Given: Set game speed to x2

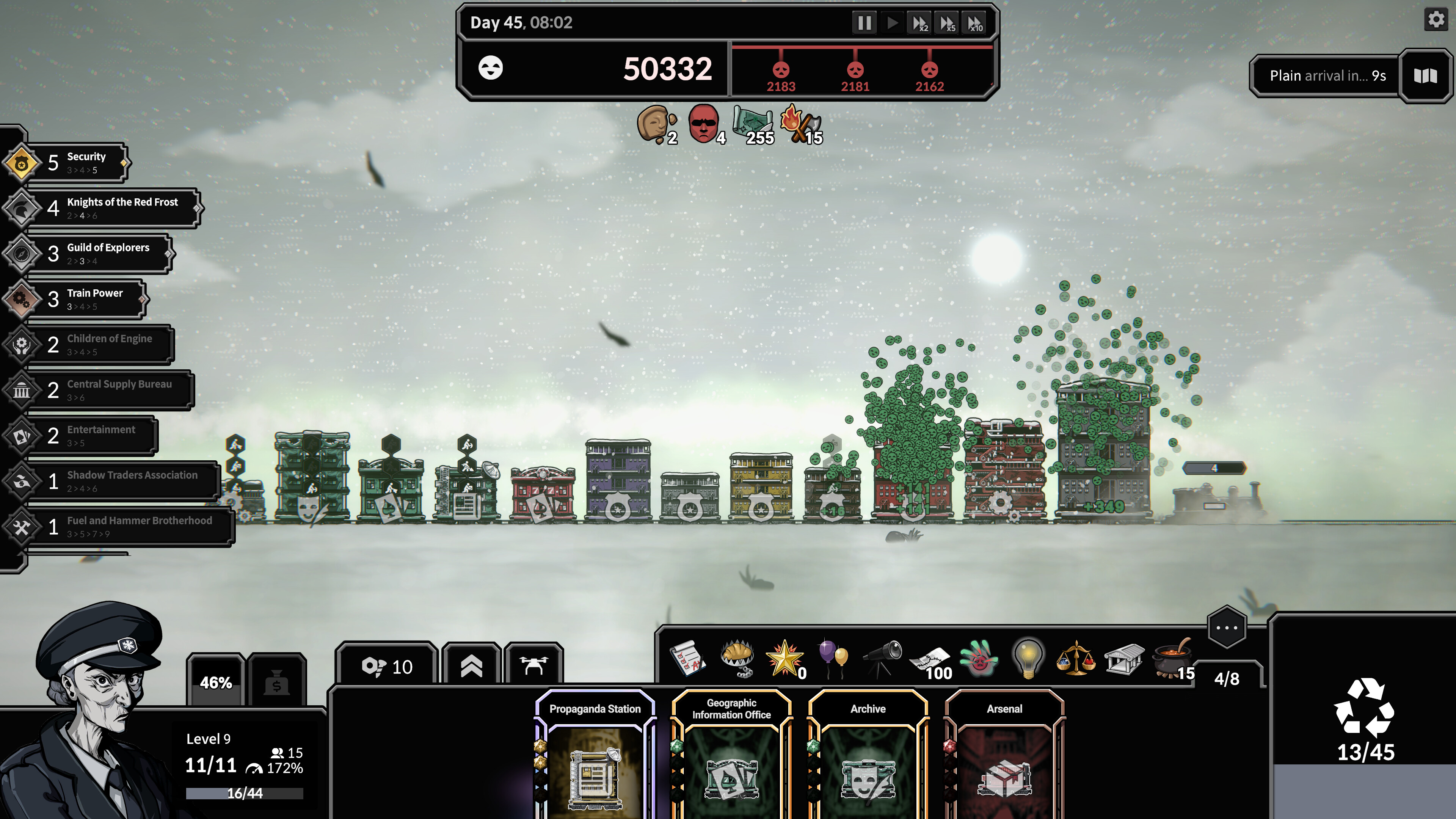Looking at the screenshot, I should 919,23.
